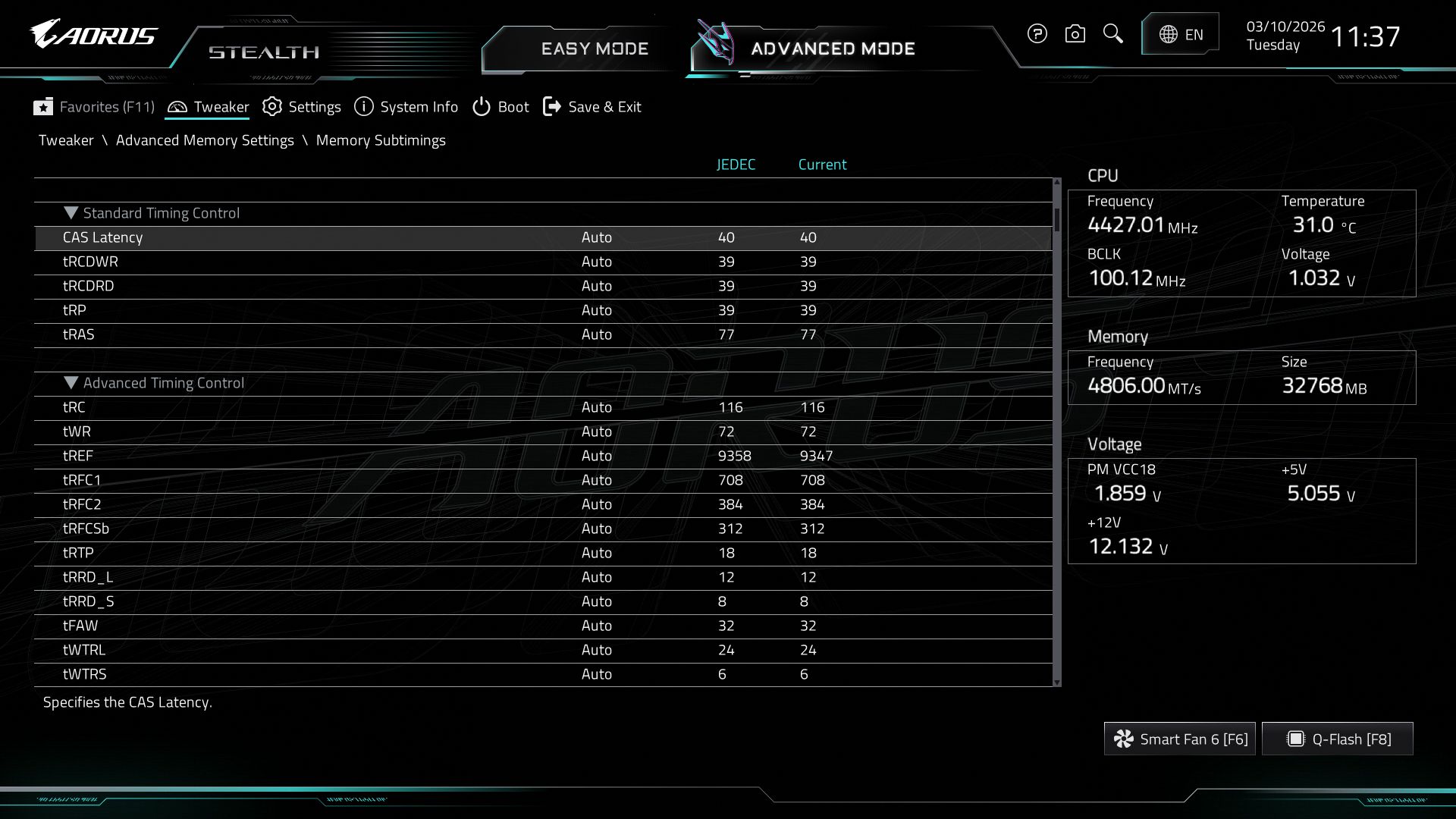Collapse the Advanced Timing Control section
This screenshot has height=819, width=1456.
(72, 383)
